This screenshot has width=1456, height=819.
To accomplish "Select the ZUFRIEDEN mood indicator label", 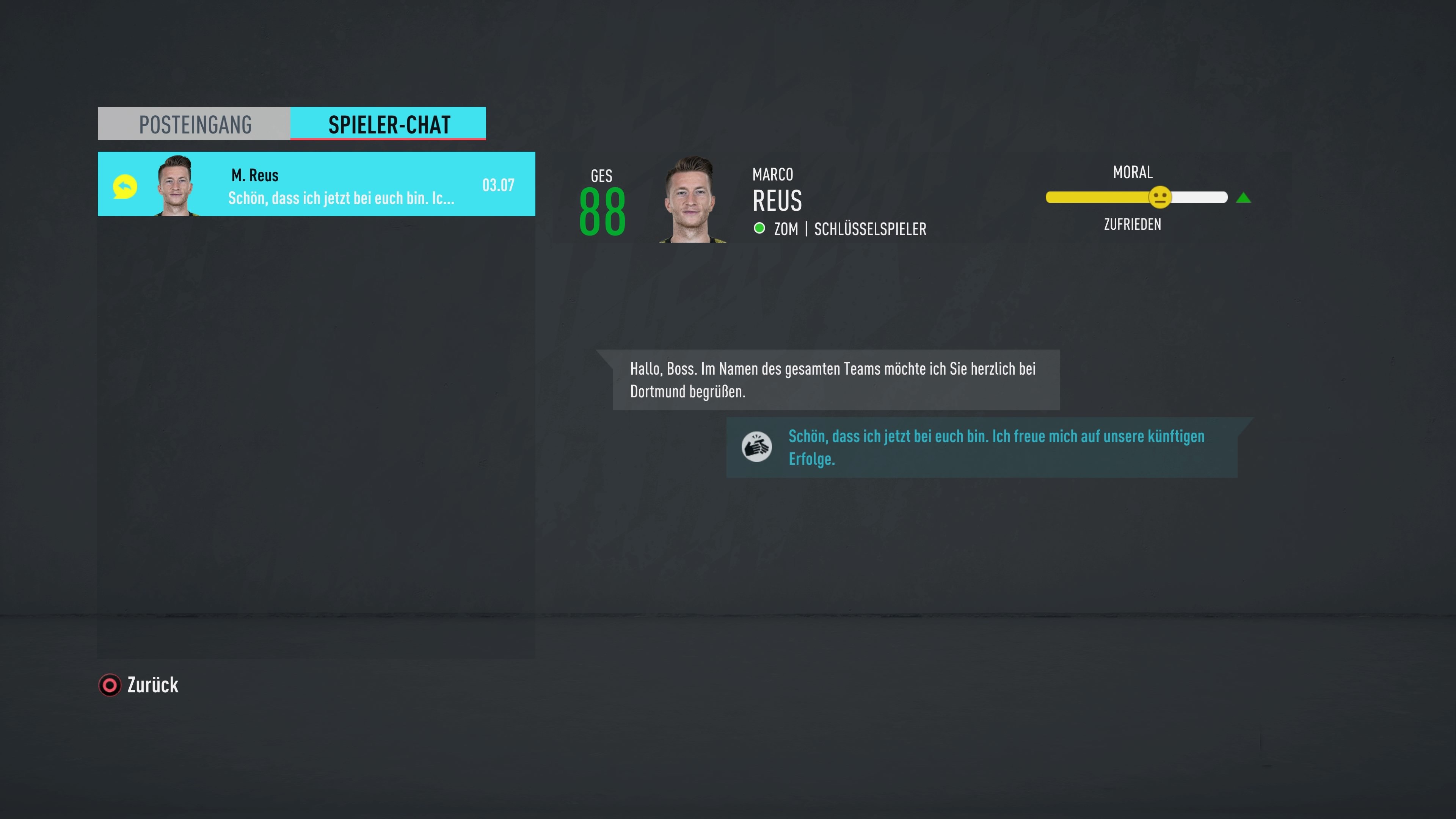I will click(x=1132, y=224).
